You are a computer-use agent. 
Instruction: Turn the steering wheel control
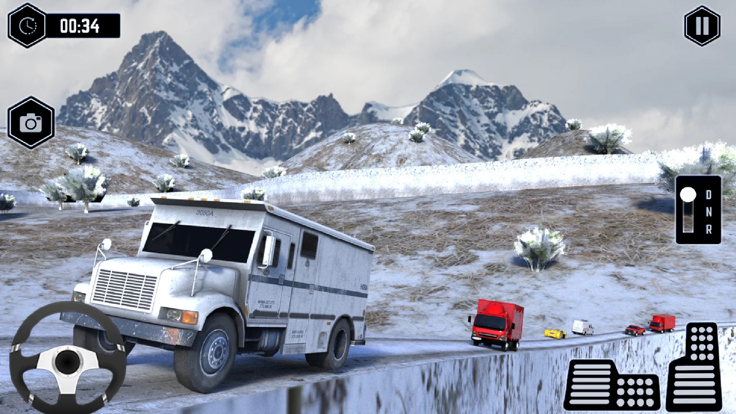click(68, 358)
